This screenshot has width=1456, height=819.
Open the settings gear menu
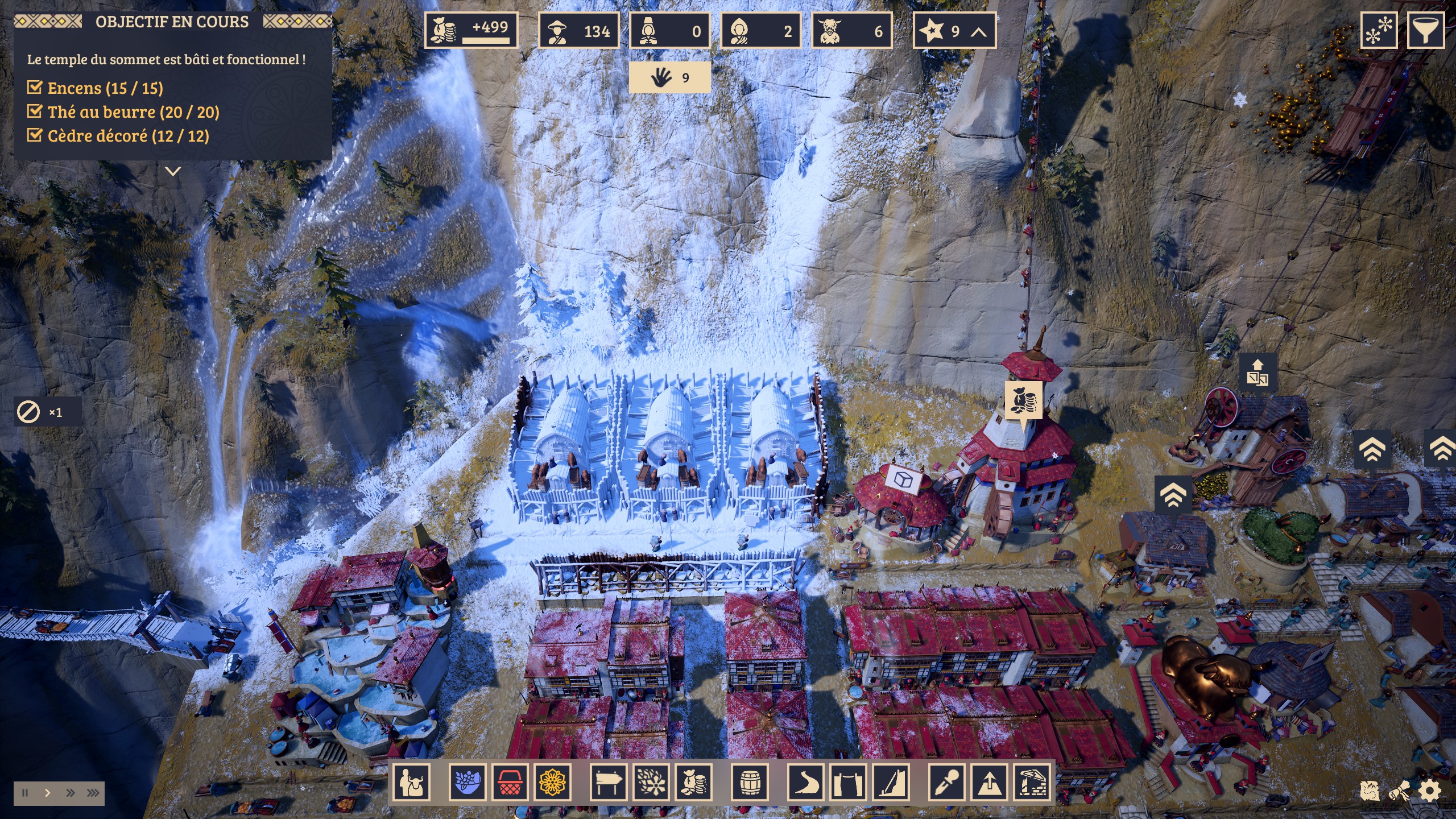pyautogui.click(x=1430, y=791)
